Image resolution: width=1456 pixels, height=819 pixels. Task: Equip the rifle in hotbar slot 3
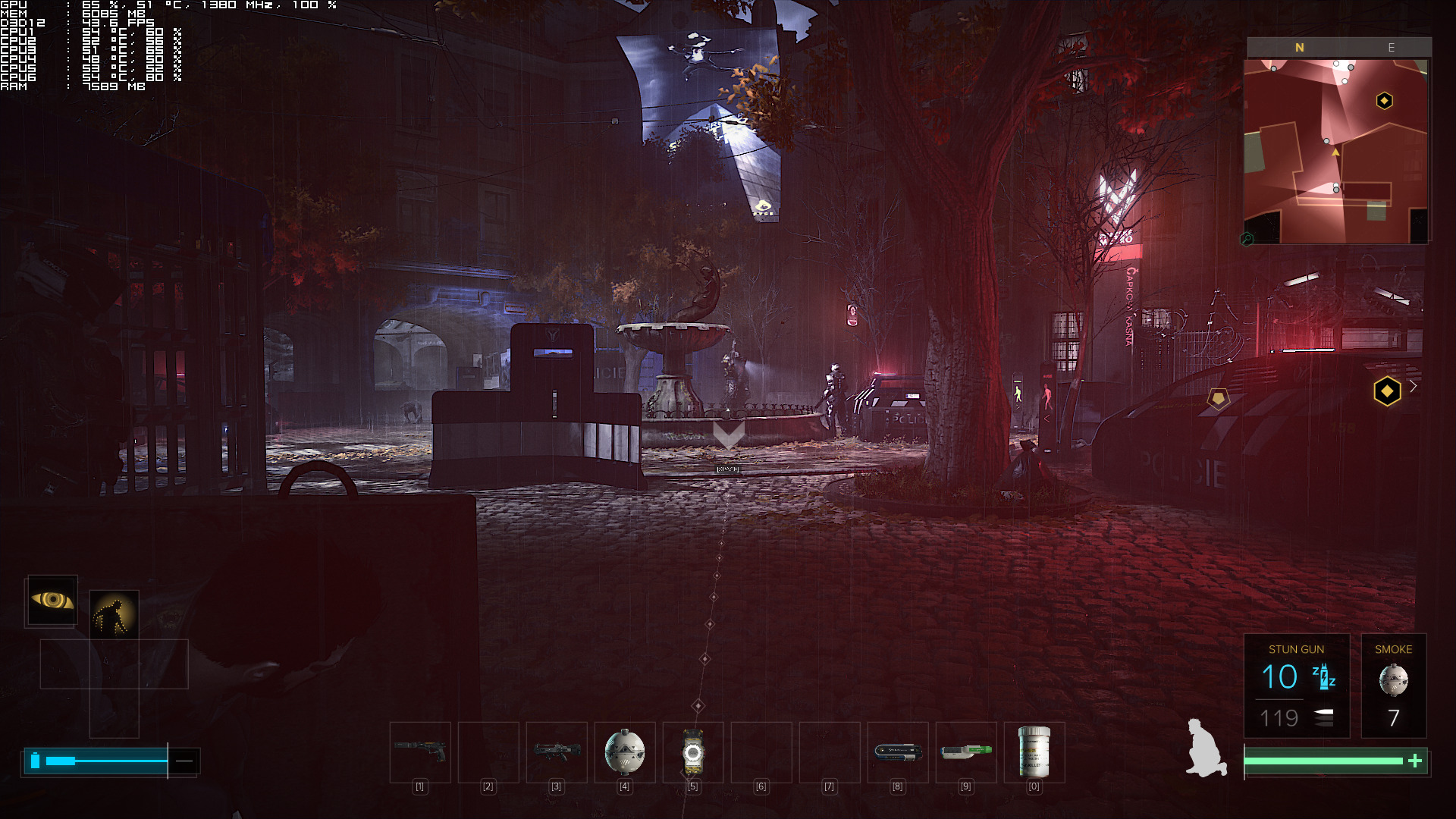[557, 752]
